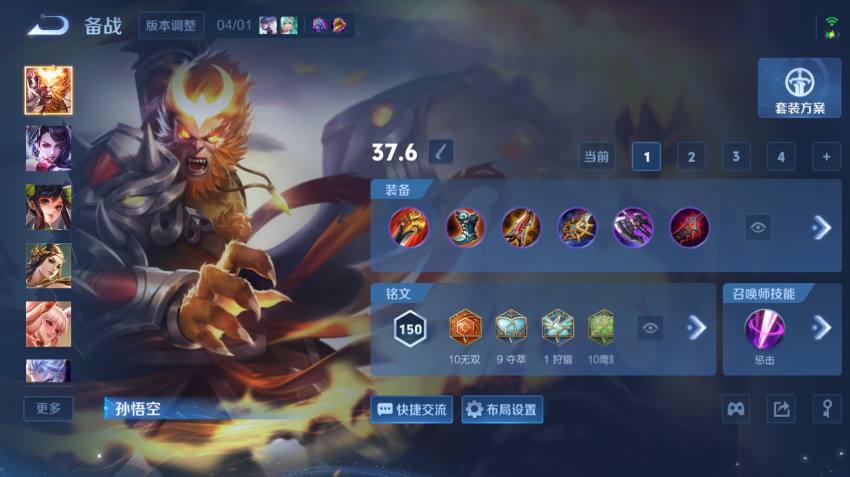
Task: Choose preset tab number 3
Action: click(736, 157)
